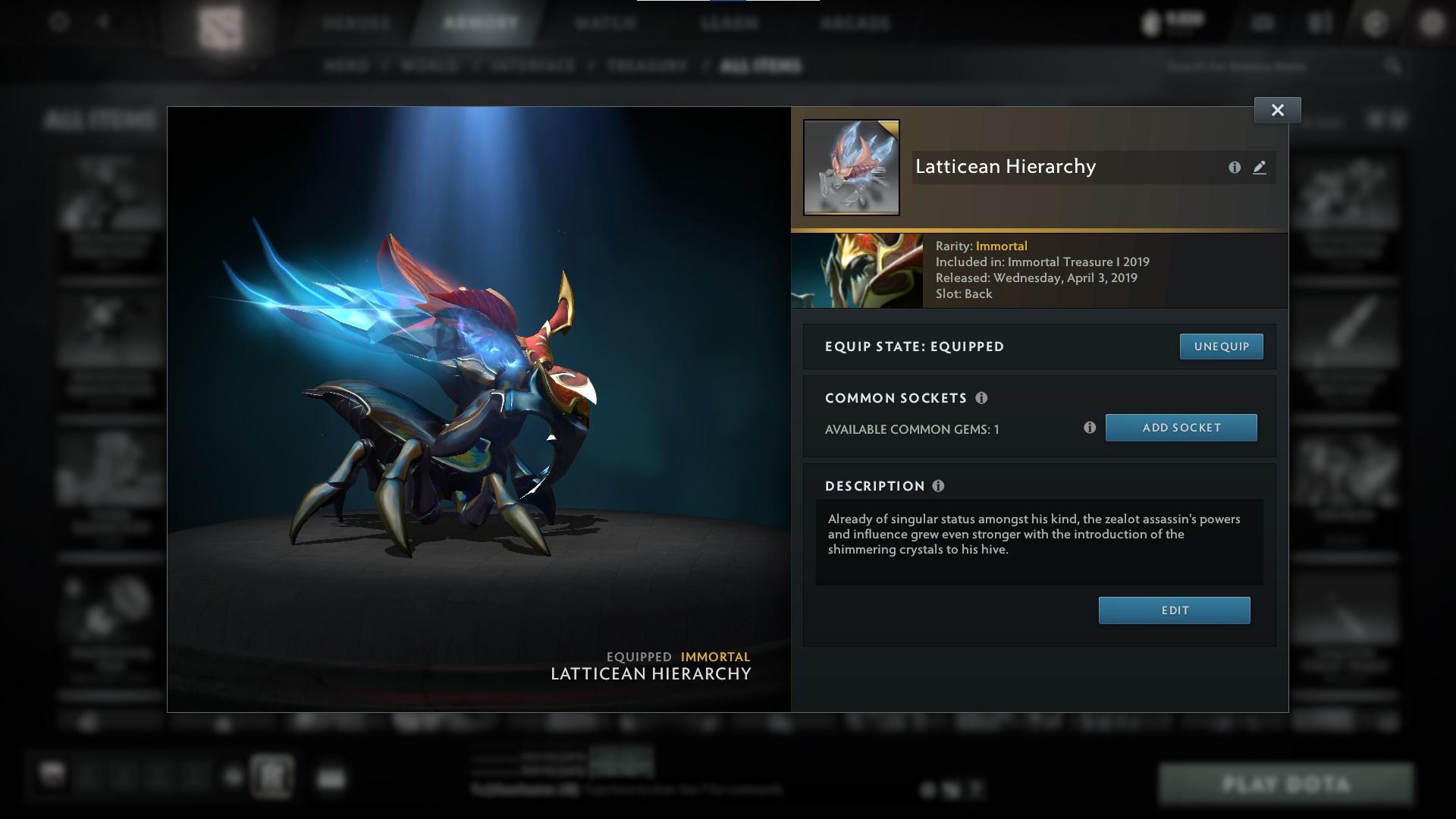This screenshot has width=1456, height=819.
Task: Click the info icon beside Description header
Action: [x=939, y=486]
